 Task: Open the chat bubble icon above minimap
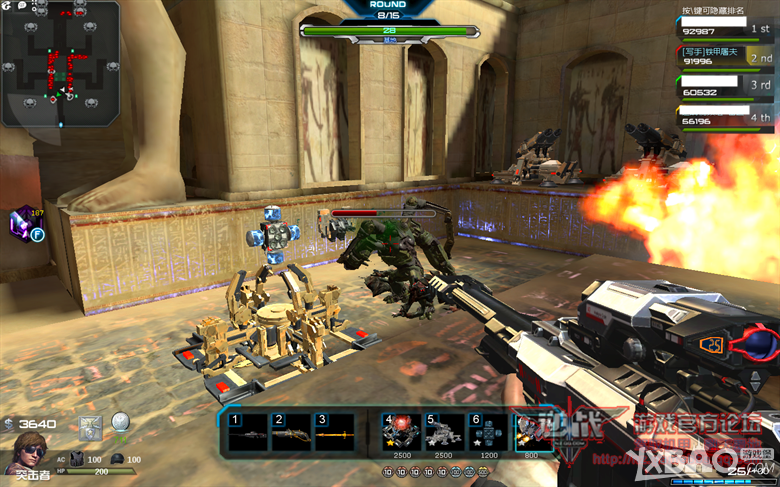tap(21, 7)
